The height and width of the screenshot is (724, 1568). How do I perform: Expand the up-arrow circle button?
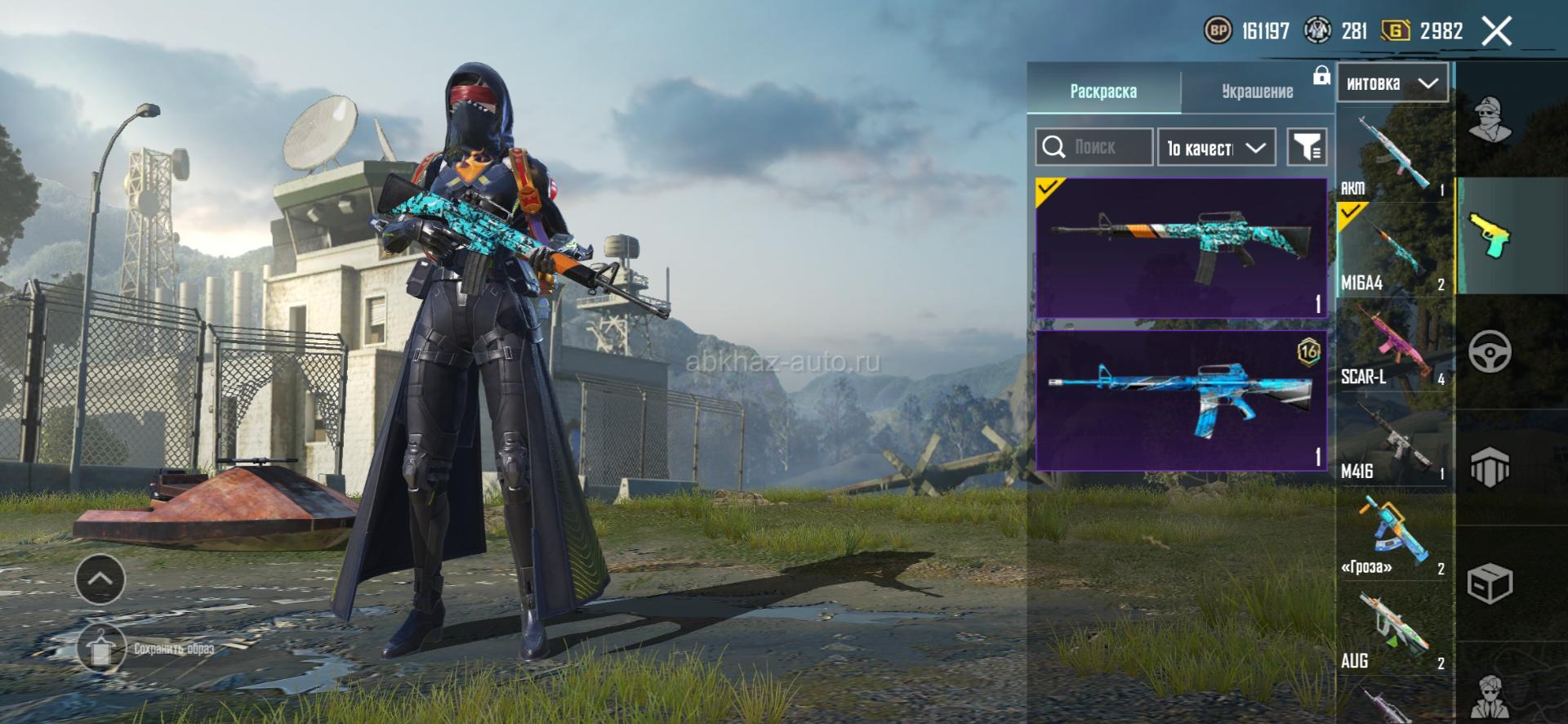click(100, 579)
